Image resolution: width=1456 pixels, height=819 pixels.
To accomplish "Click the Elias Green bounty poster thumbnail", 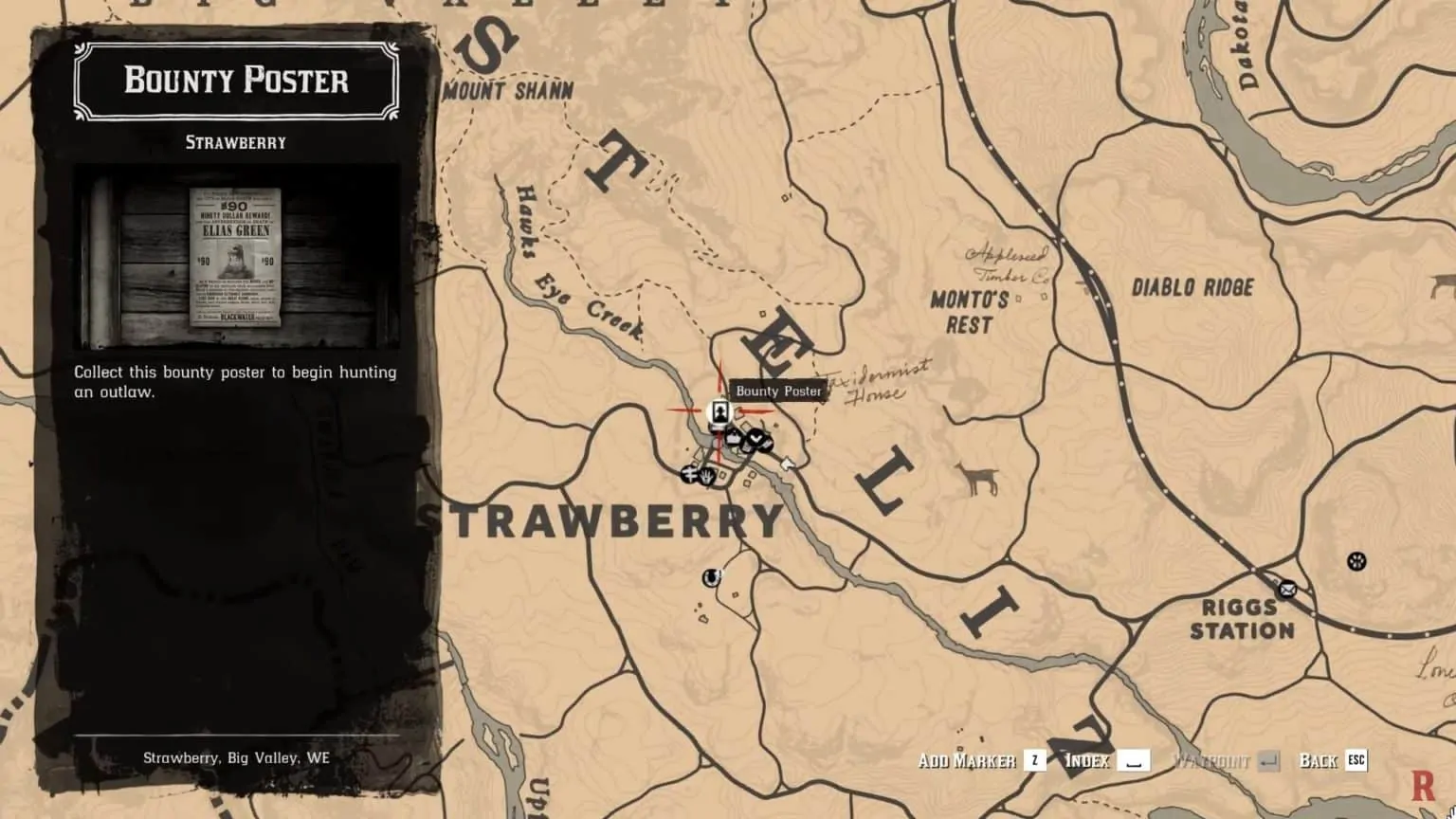I will tap(234, 257).
